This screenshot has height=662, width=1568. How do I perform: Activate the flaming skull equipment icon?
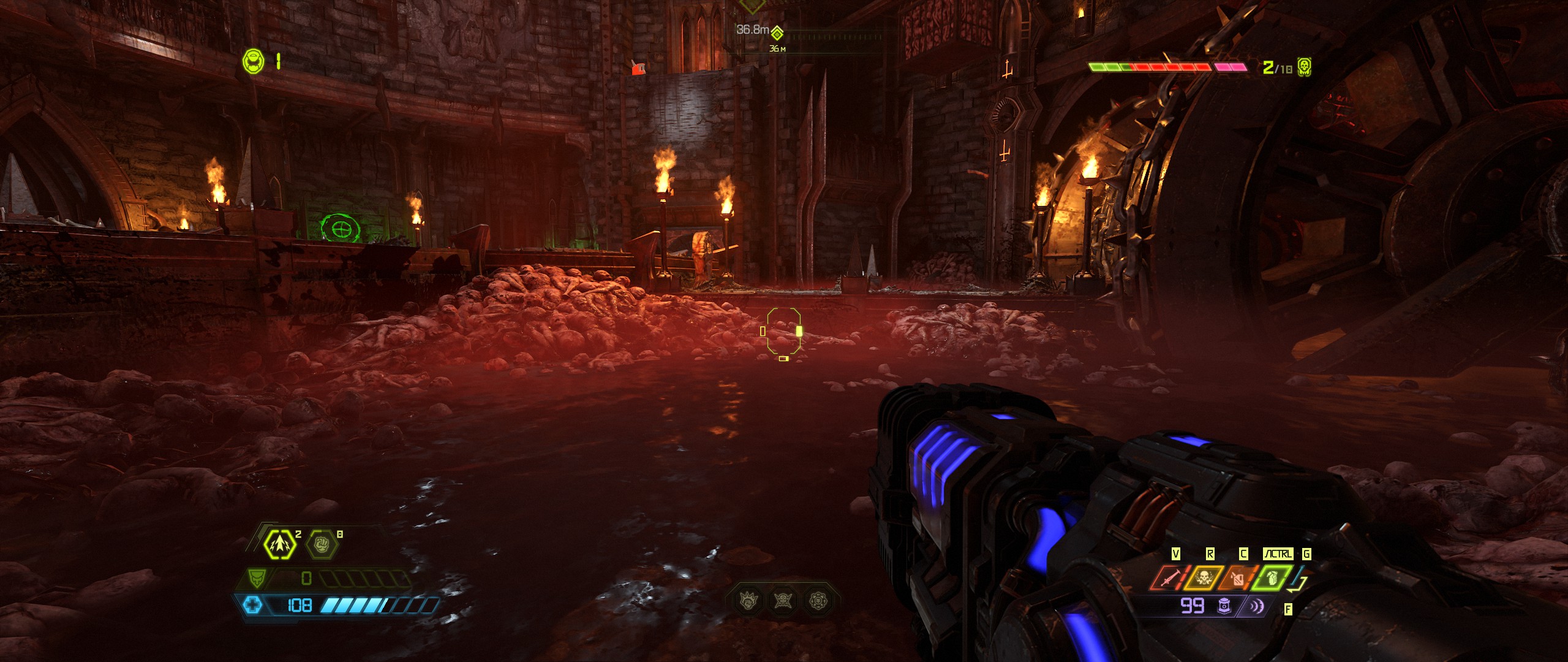1204,578
